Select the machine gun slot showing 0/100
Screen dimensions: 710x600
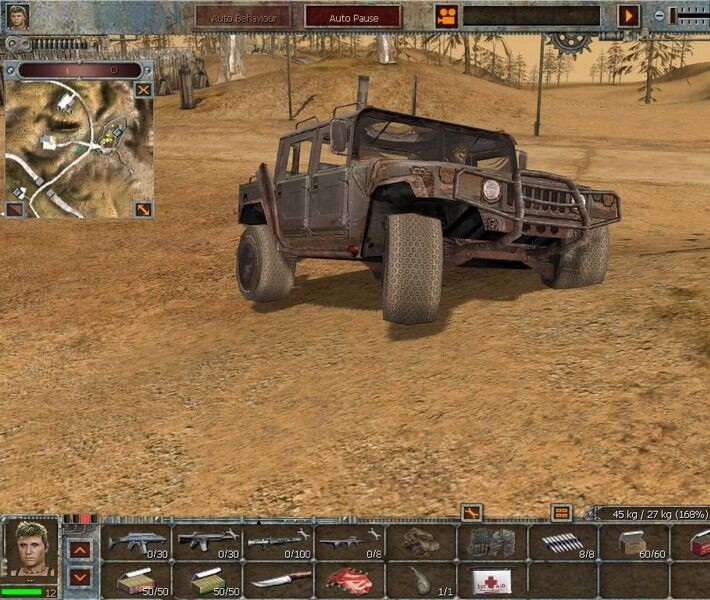click(x=277, y=543)
